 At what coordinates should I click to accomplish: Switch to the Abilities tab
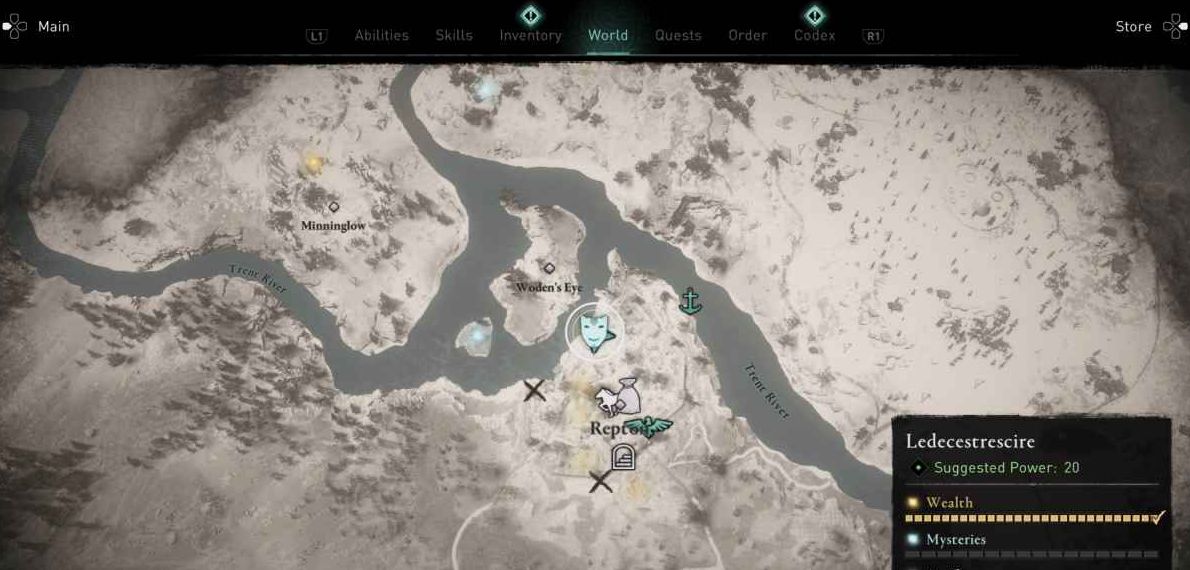tap(381, 35)
